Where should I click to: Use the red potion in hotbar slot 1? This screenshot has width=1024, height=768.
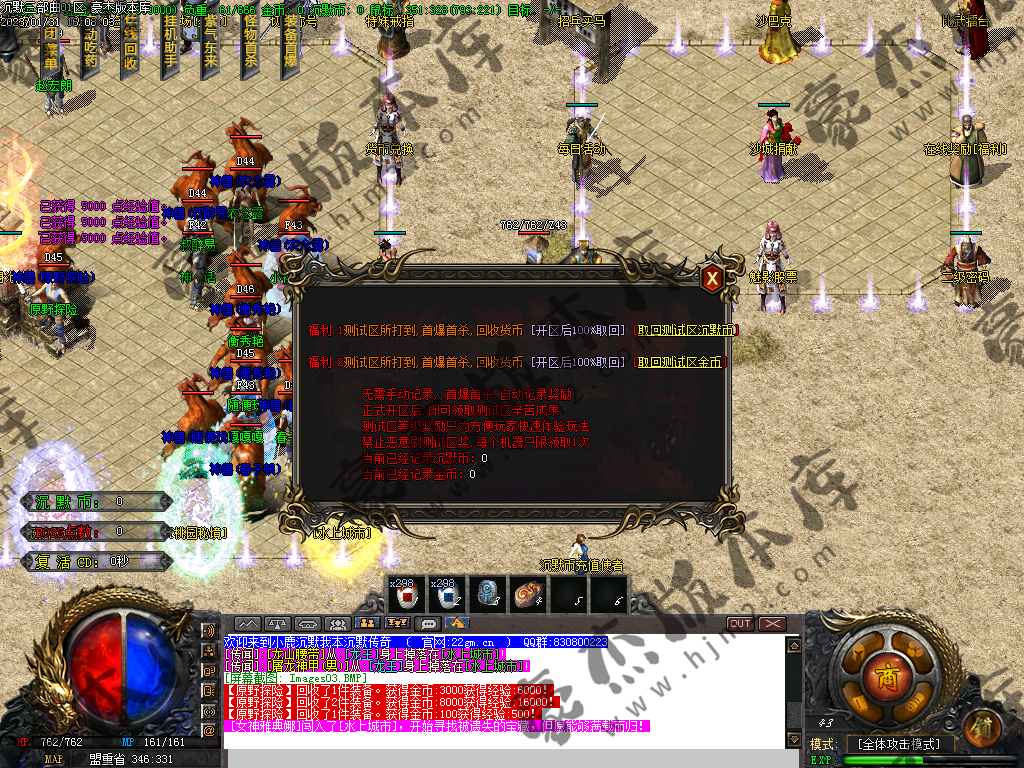pos(407,595)
